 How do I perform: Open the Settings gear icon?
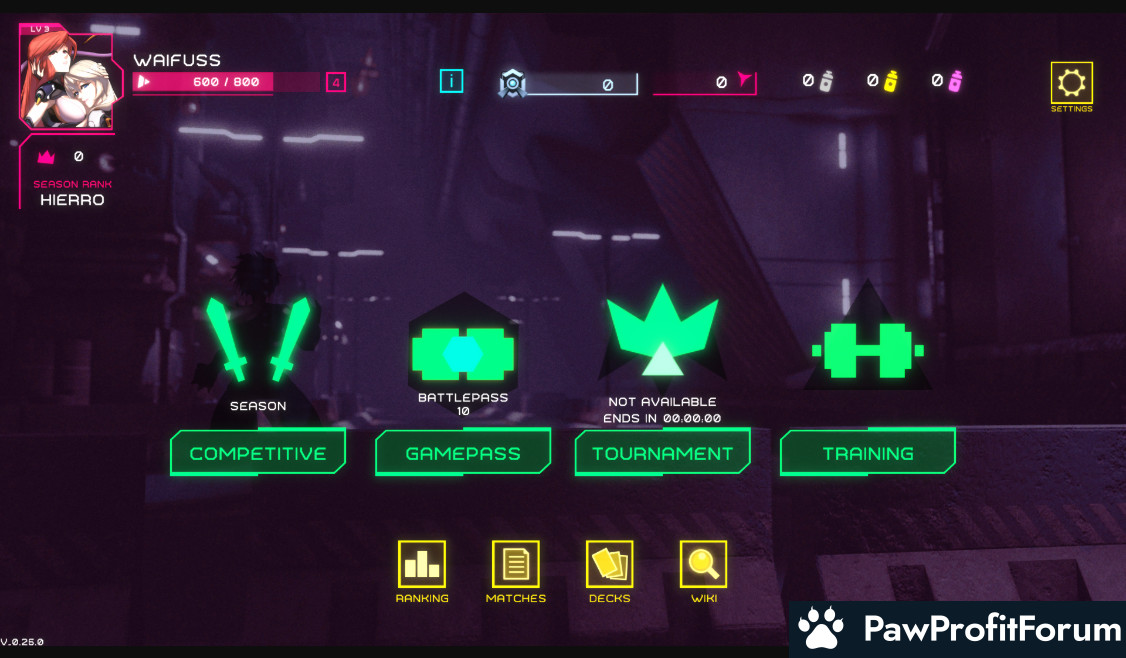point(1071,83)
